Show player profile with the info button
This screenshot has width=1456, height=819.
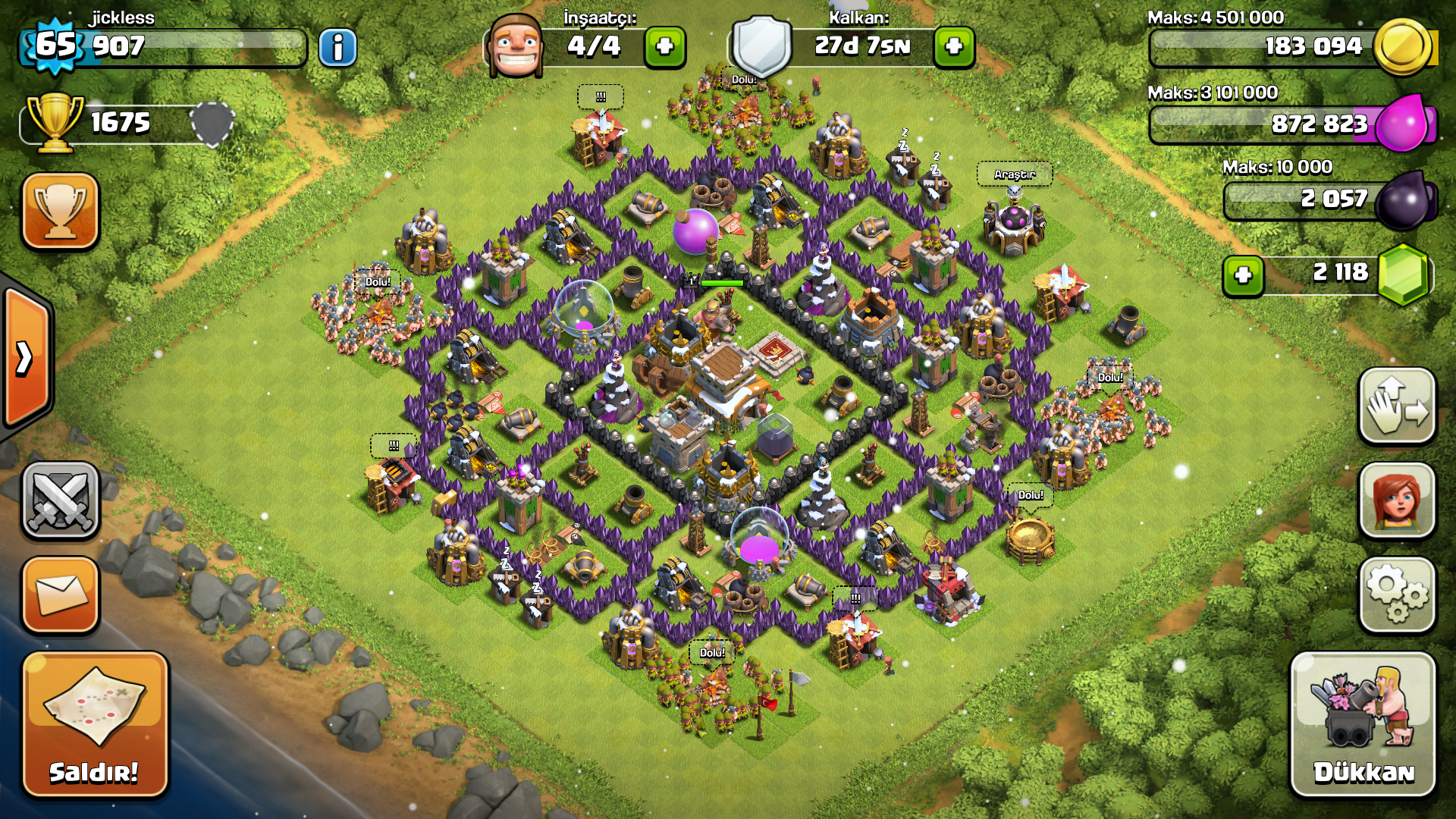pos(337,48)
